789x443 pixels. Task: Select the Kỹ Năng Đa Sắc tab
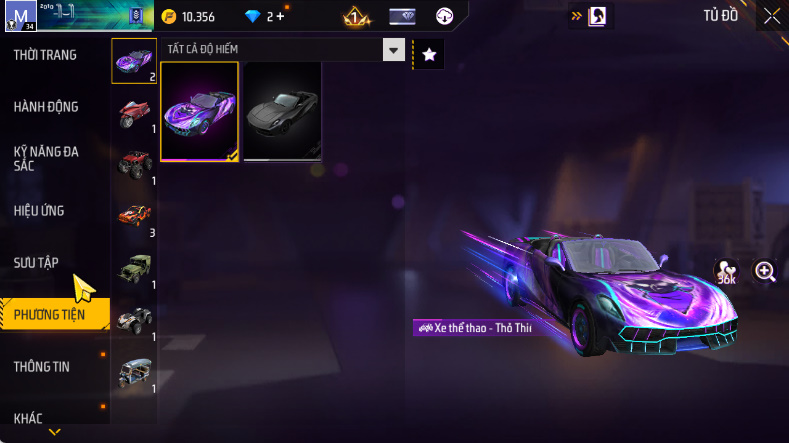(x=46, y=158)
